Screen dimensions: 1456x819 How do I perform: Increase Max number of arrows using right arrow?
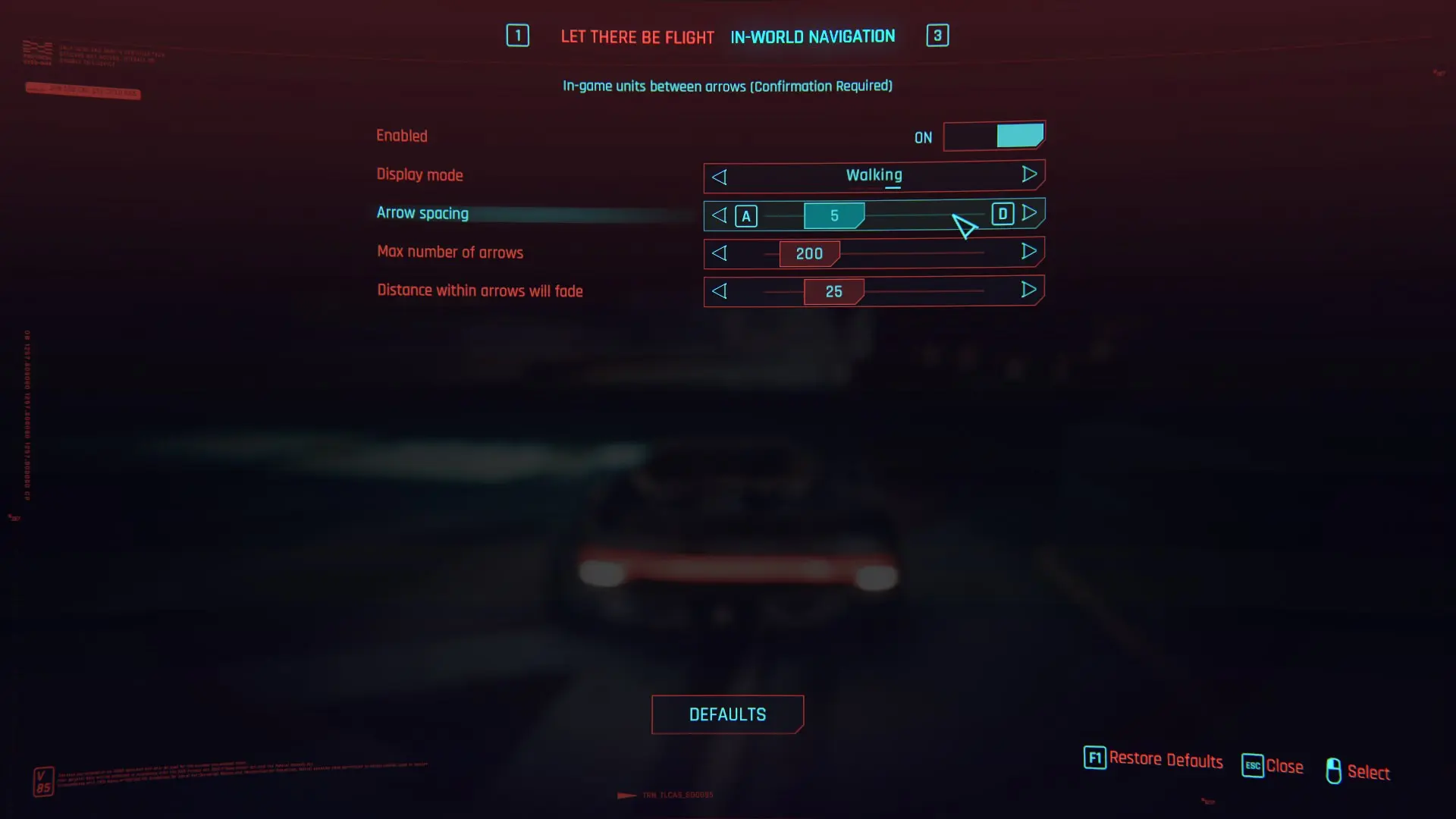point(1030,252)
